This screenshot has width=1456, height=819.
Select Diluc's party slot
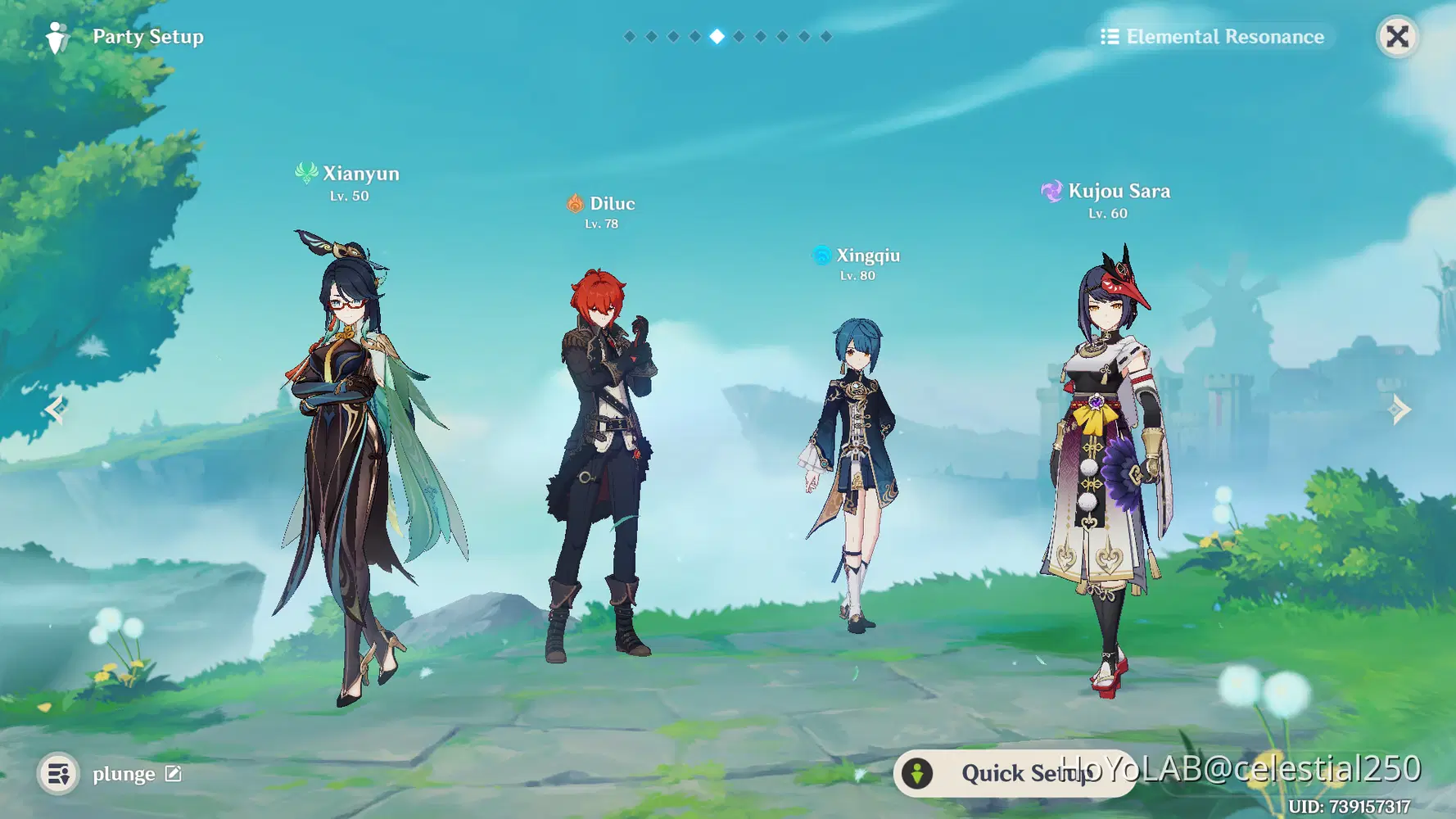(603, 459)
